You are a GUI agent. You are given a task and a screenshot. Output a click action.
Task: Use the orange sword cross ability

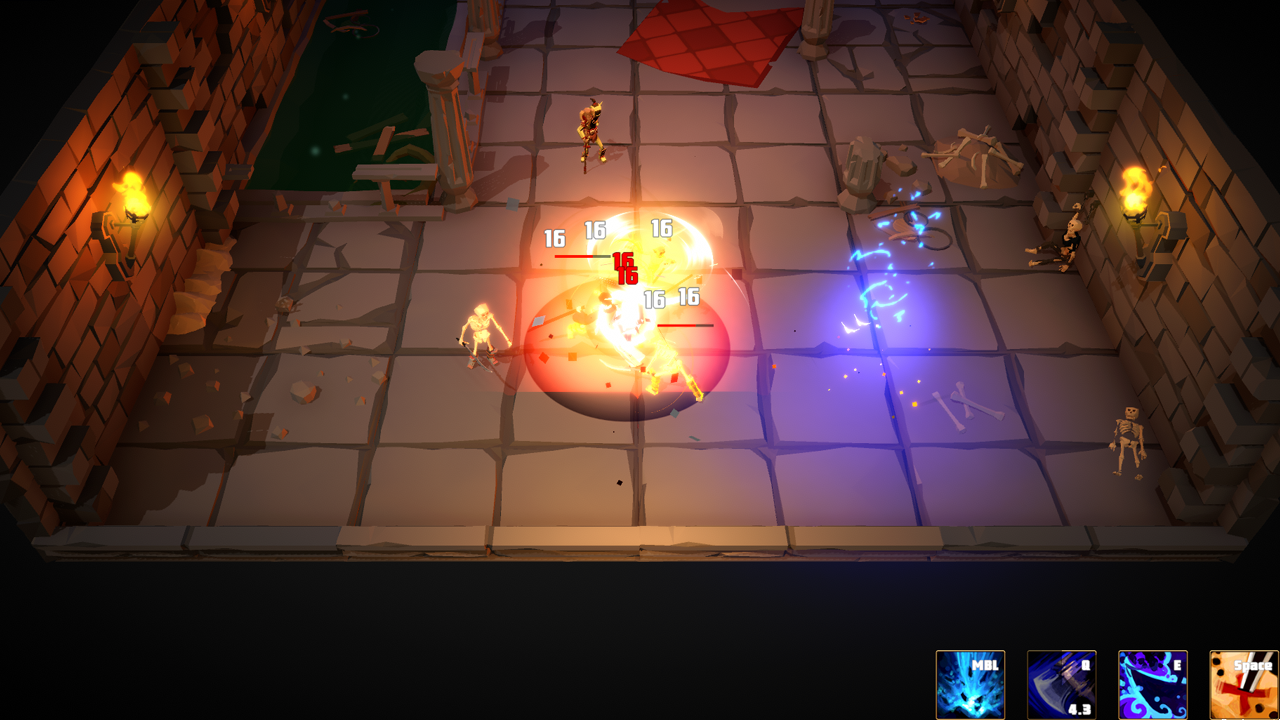click(1243, 685)
